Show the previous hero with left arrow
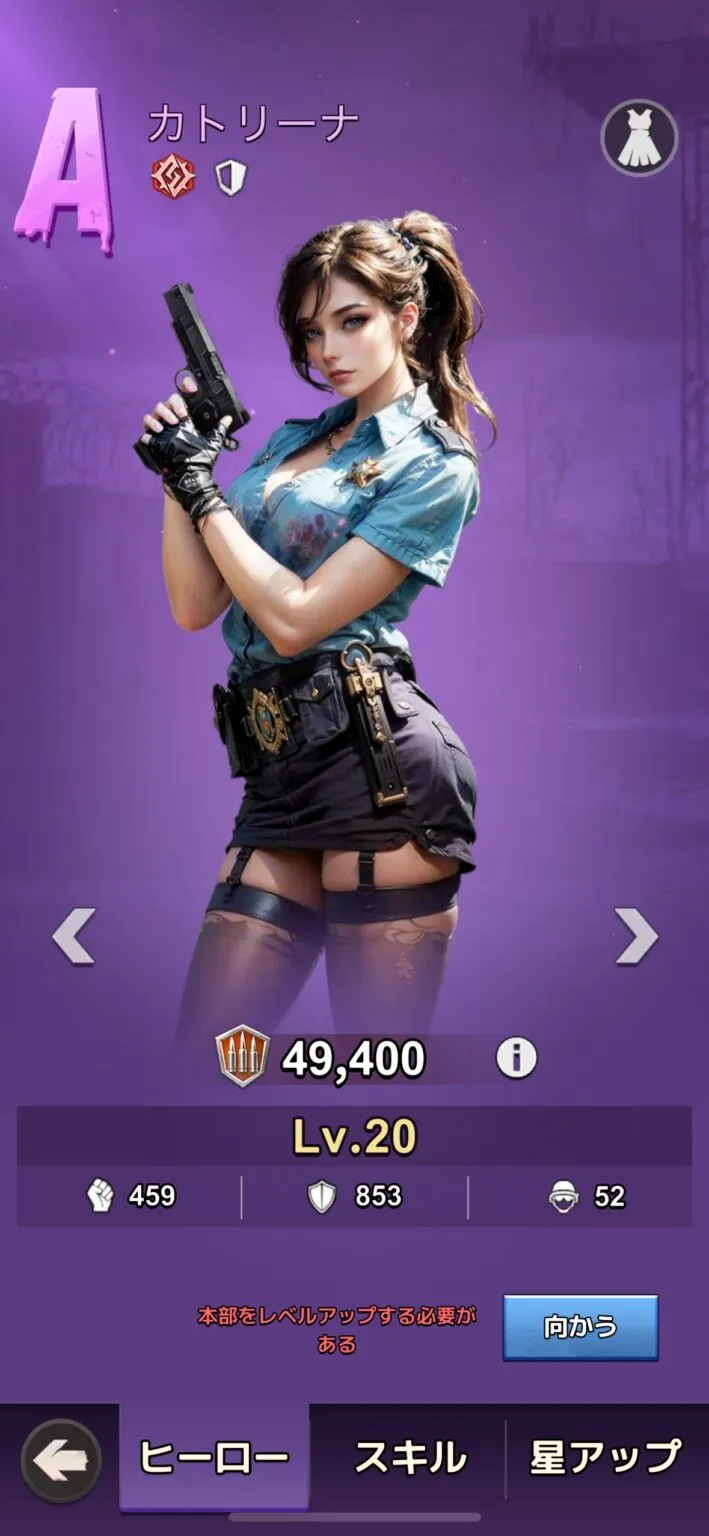This screenshot has width=709, height=1536. [x=74, y=936]
